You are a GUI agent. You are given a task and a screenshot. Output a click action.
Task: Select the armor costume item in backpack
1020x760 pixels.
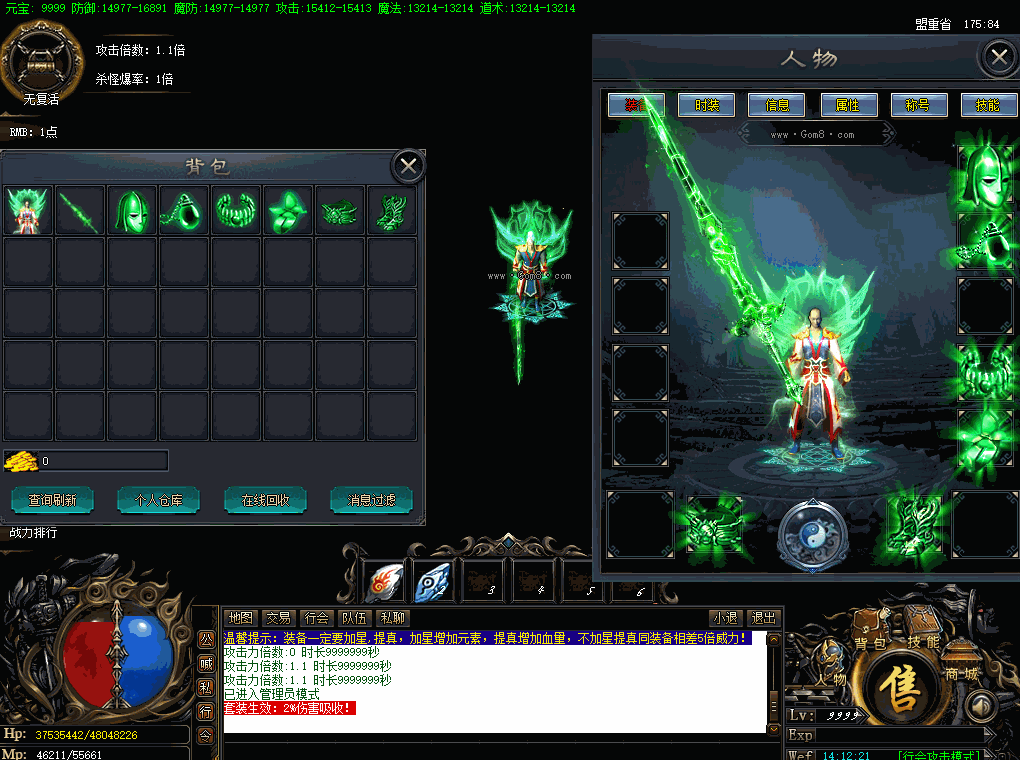click(28, 211)
